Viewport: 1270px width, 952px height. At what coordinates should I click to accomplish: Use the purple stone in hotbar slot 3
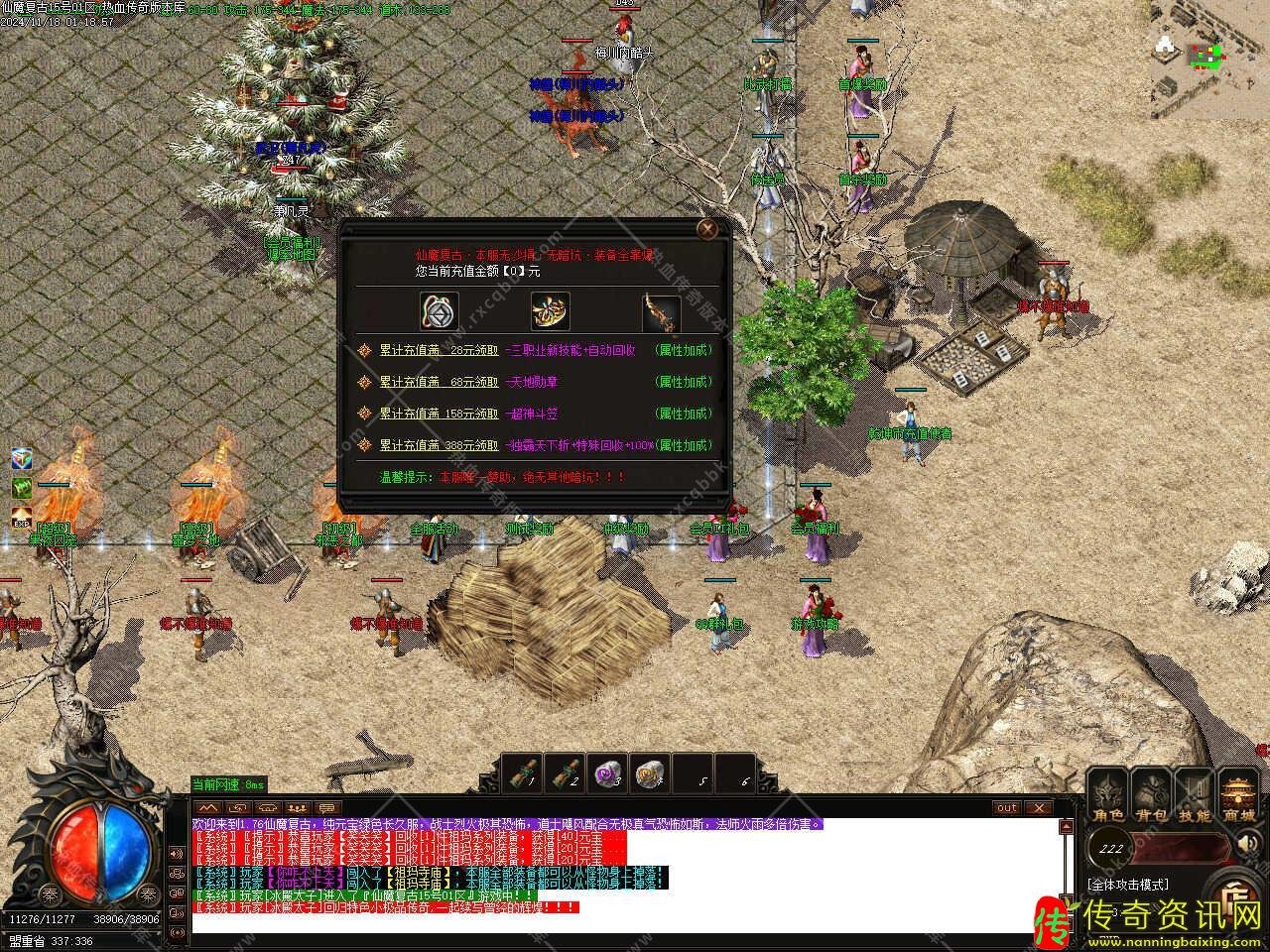coord(607,773)
